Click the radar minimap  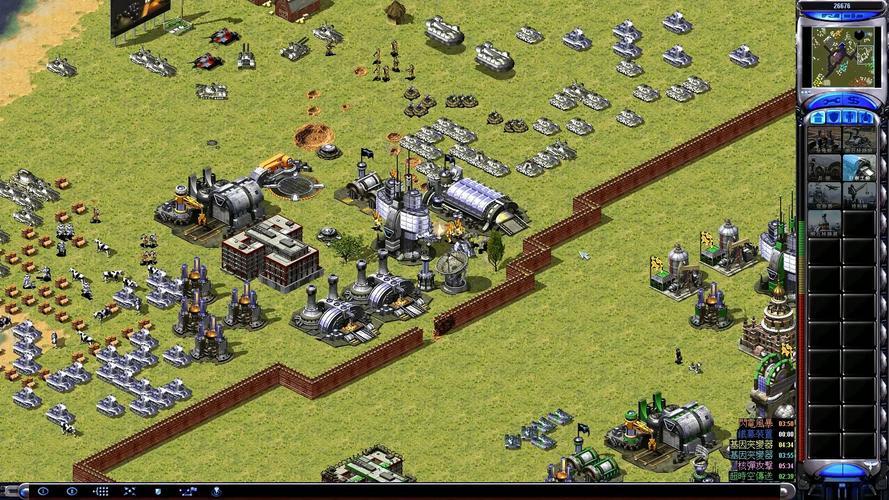[841, 56]
